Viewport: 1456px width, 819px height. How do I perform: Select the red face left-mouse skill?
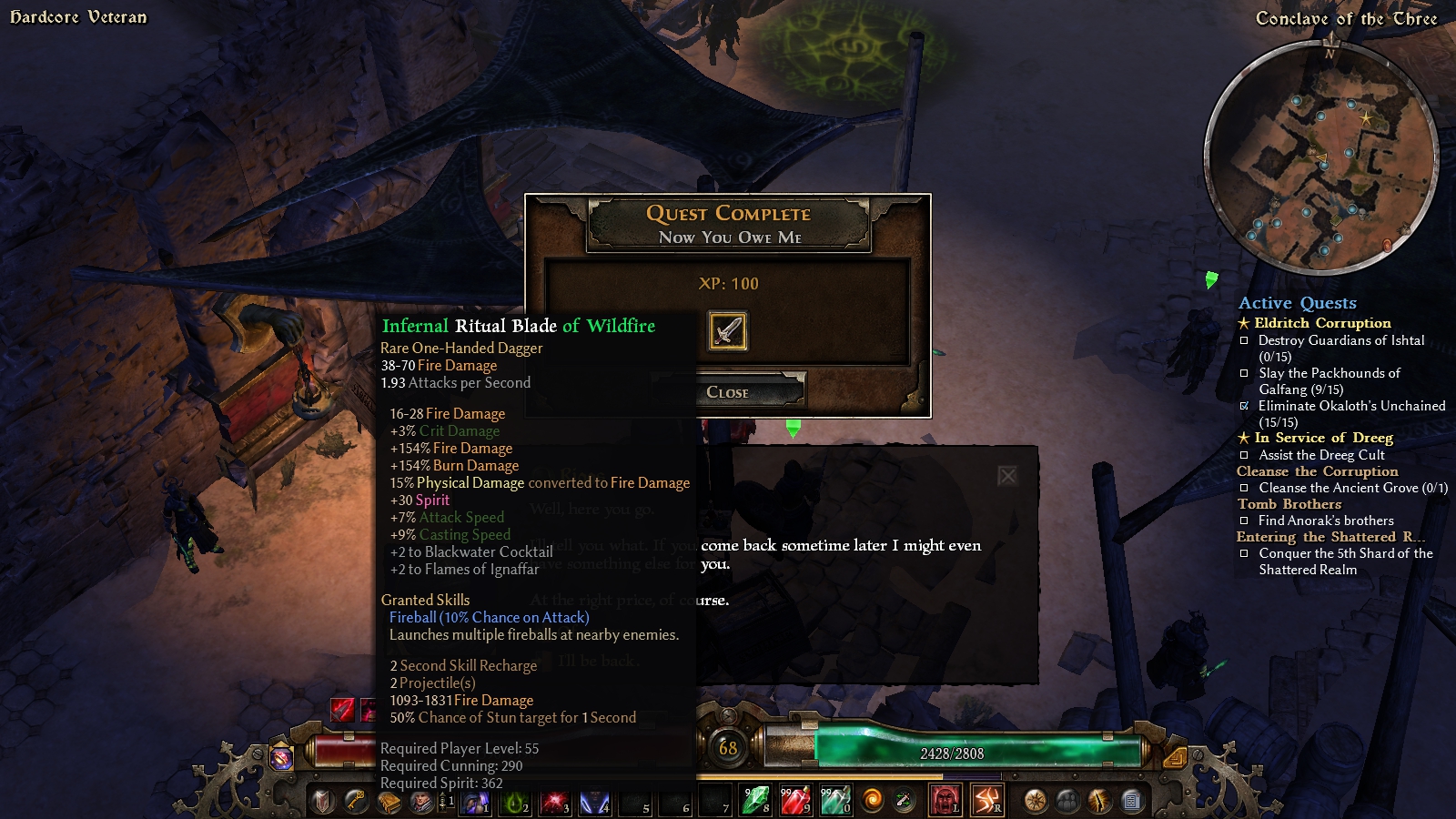945,801
